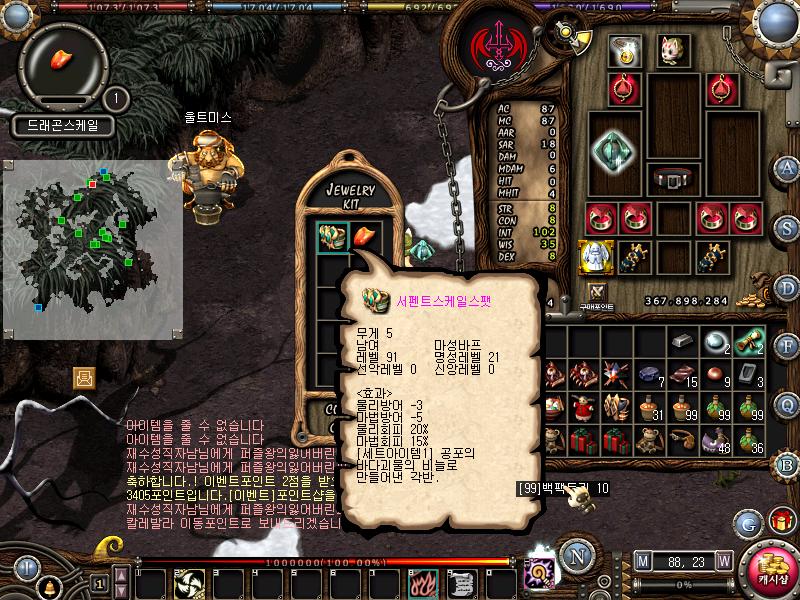Click the round B side button
800x600 pixels.
pos(788,463)
